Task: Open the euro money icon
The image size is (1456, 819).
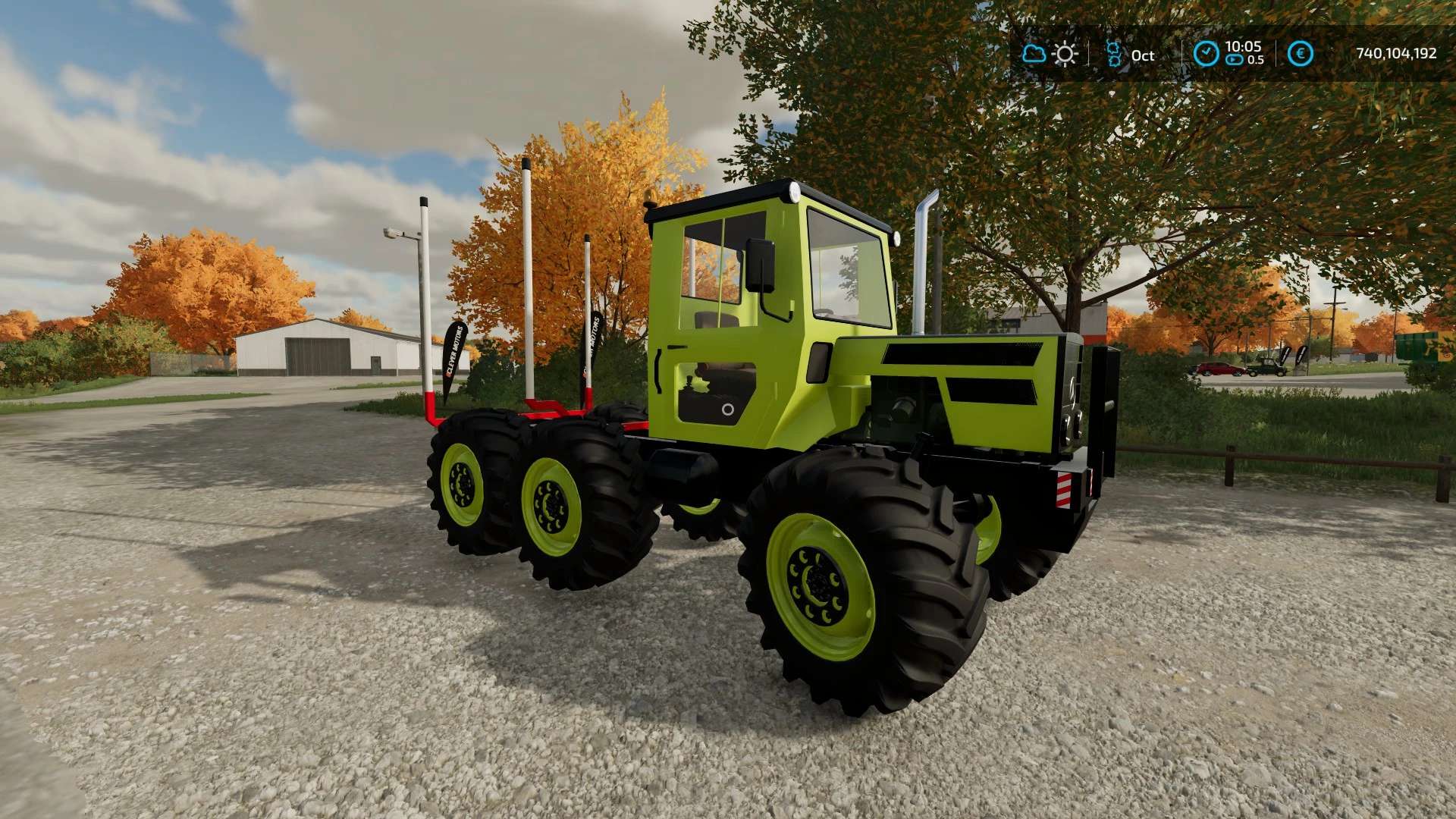Action: click(x=1301, y=54)
